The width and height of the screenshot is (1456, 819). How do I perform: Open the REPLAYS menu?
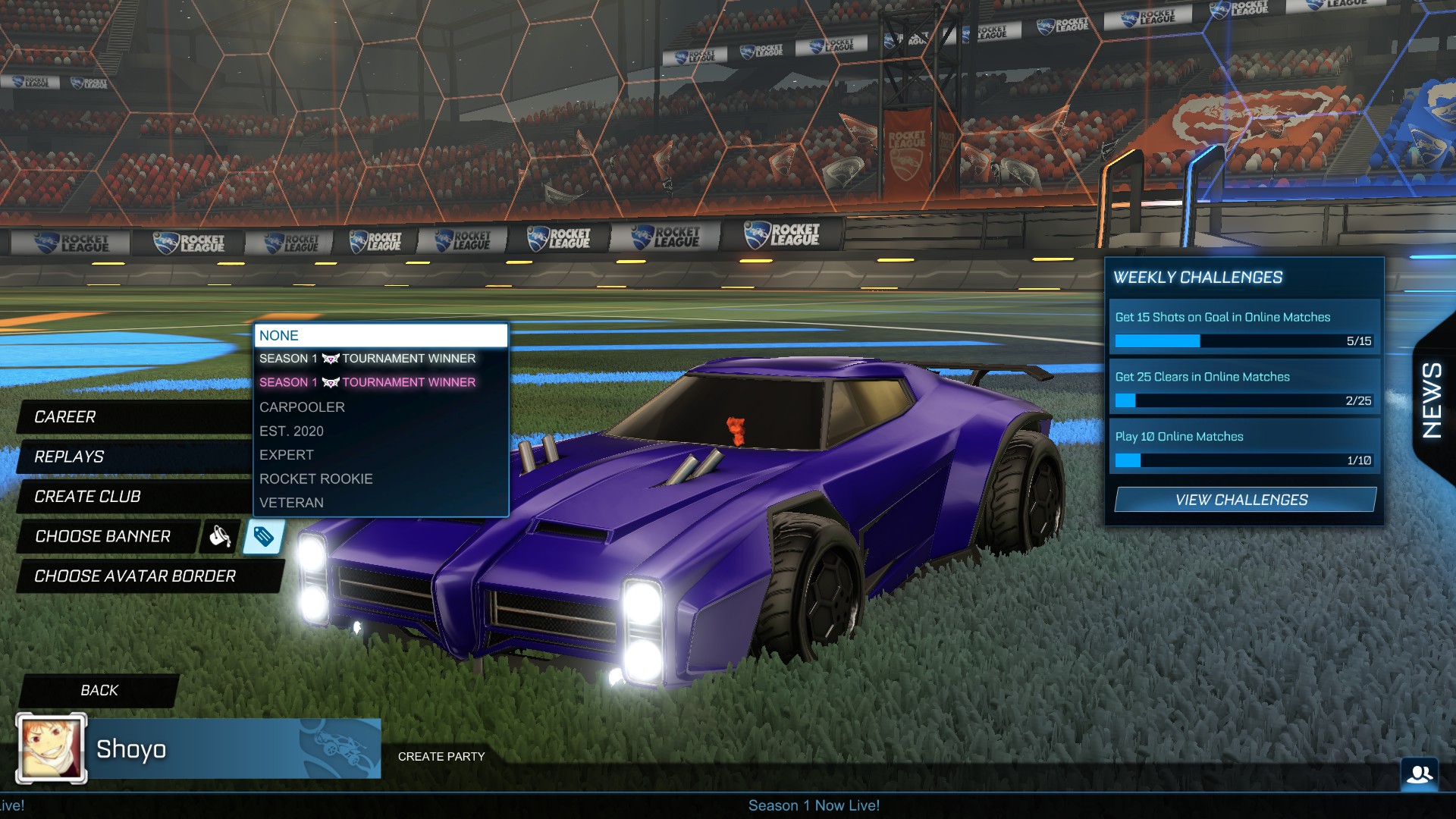pyautogui.click(x=68, y=457)
